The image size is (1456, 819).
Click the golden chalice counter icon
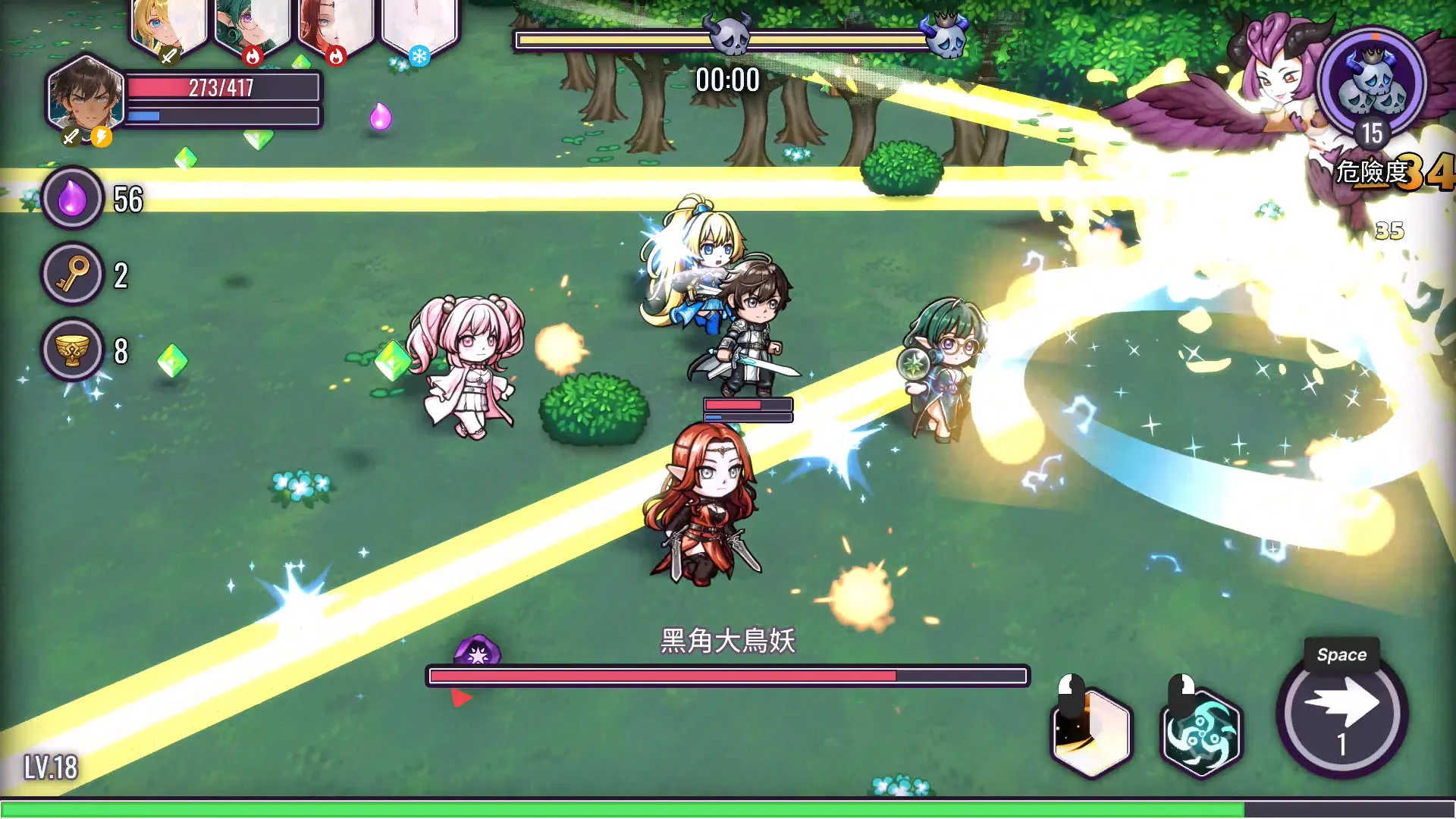(72, 352)
